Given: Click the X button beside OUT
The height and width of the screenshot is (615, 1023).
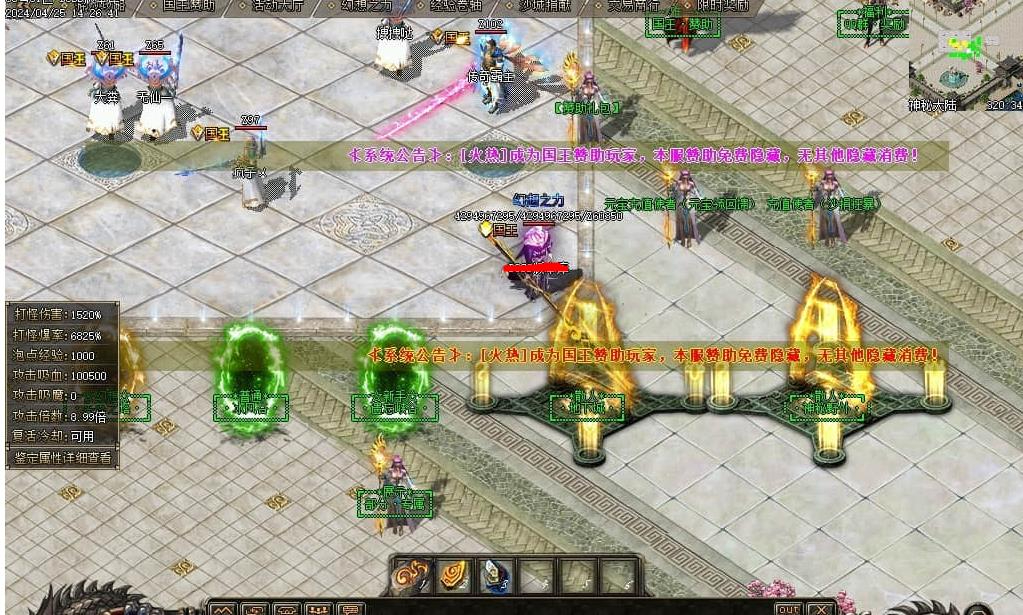Looking at the screenshot, I should pos(820,609).
